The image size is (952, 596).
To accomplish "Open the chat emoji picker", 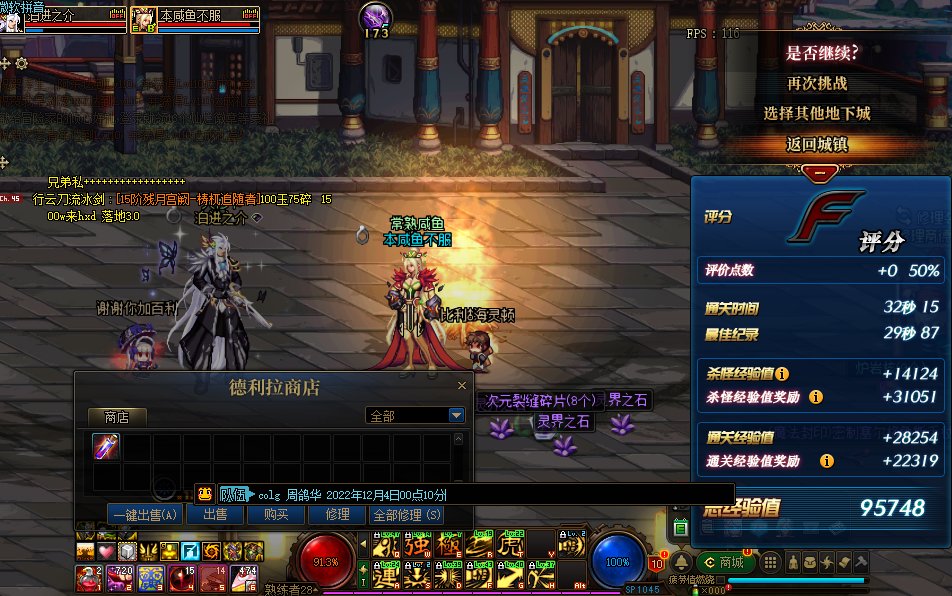I will (204, 493).
